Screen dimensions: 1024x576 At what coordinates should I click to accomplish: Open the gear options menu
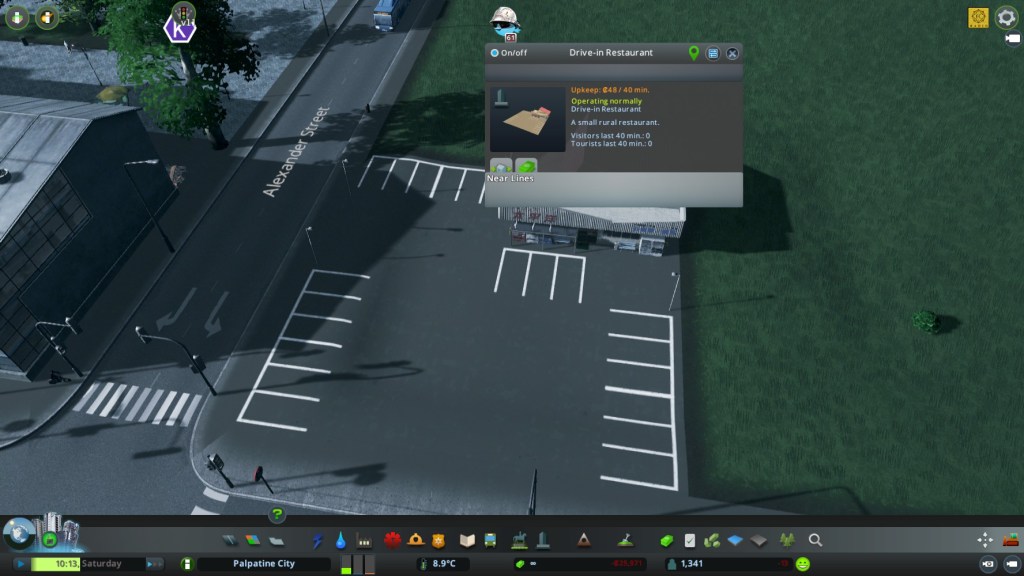click(x=1005, y=17)
